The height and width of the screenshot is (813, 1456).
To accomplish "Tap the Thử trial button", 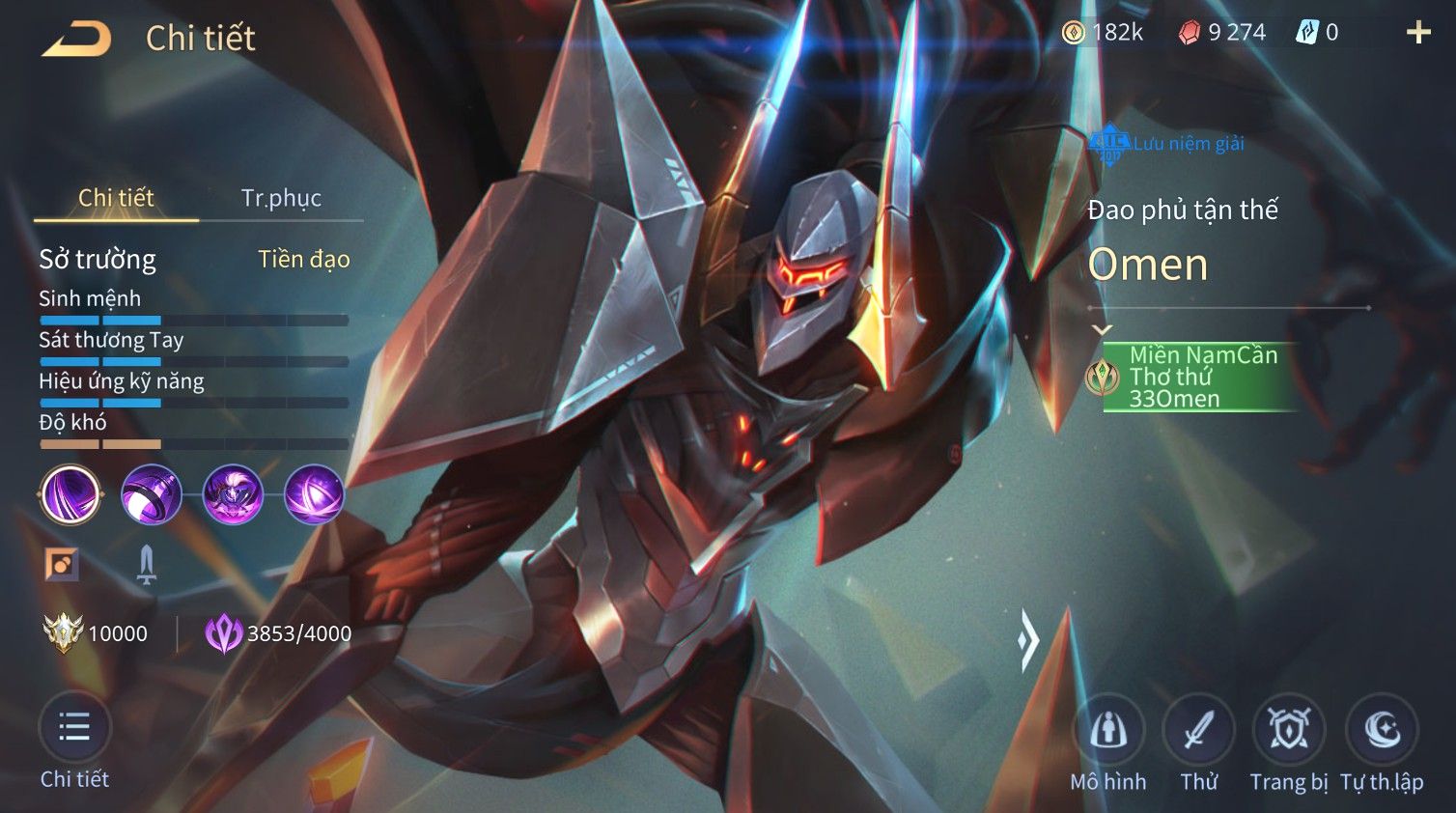I will pyautogui.click(x=1198, y=731).
